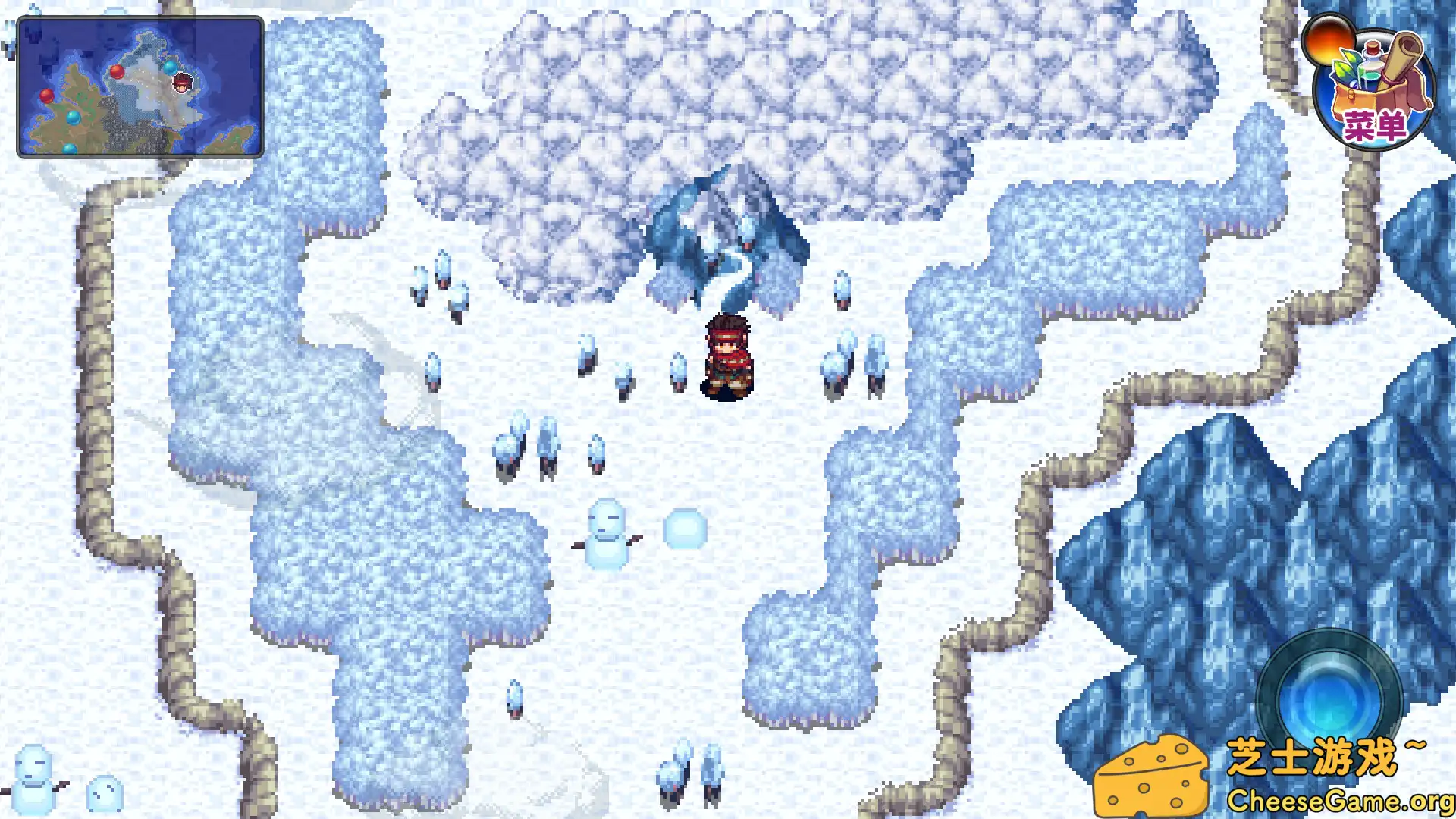Open the world map by clicking the minimap
Screen dimensions: 1456x819
coord(140,87)
